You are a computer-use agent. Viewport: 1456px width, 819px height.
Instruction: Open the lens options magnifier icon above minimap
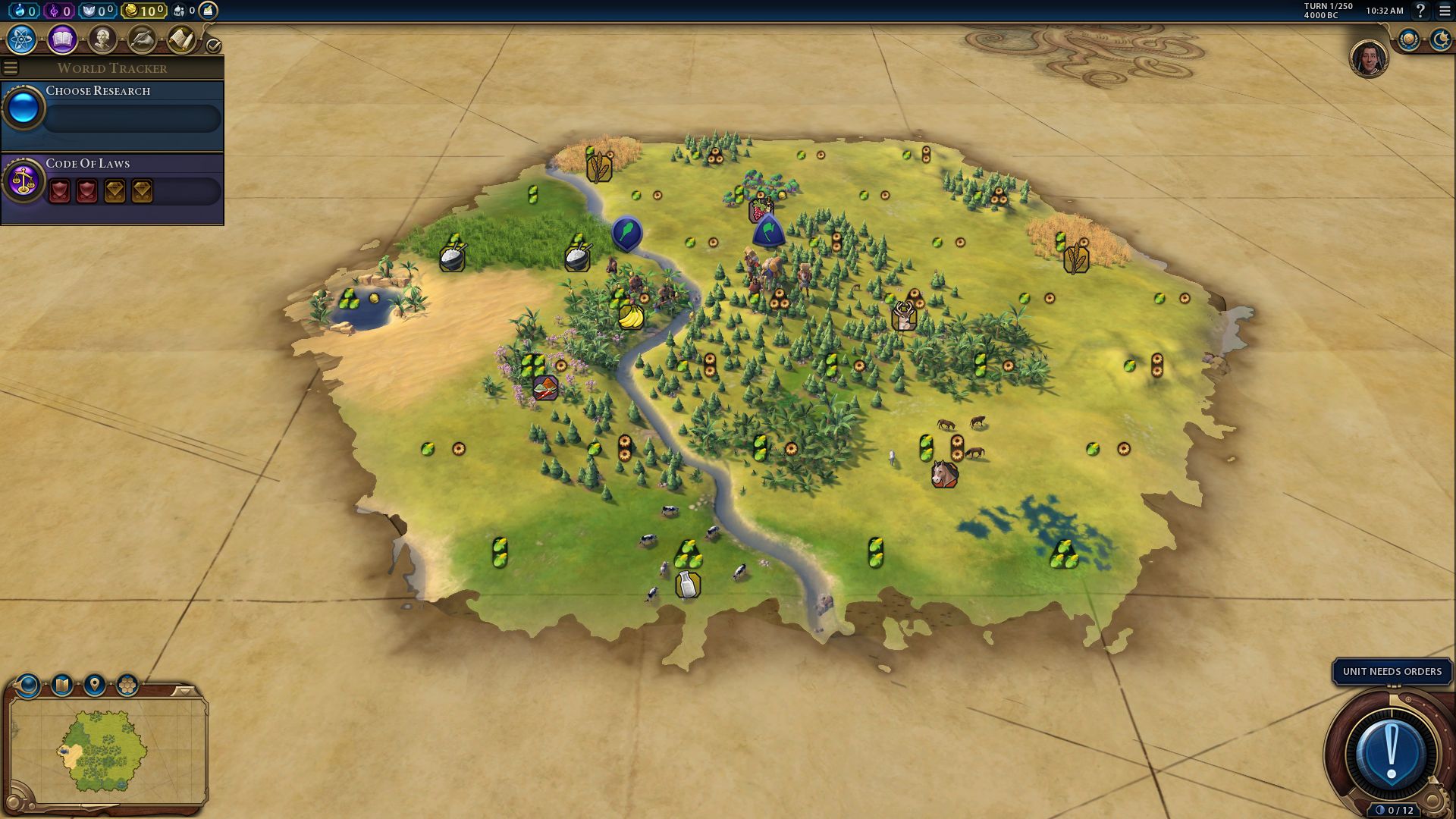point(28,685)
